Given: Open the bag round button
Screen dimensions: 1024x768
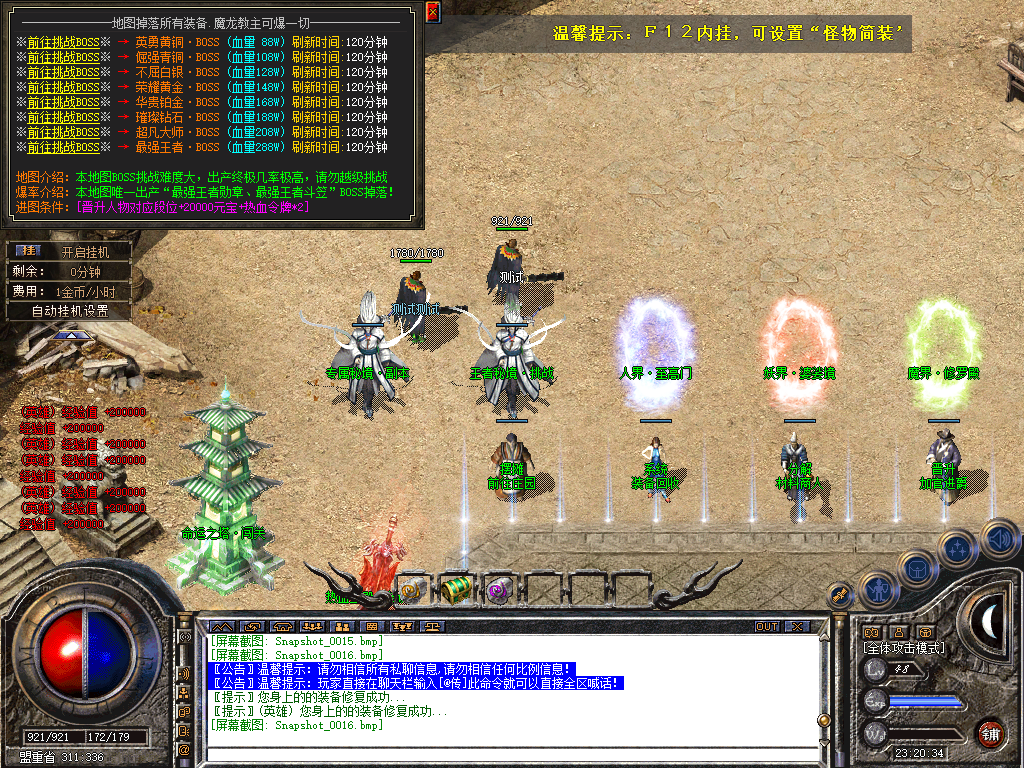Looking at the screenshot, I should coord(916,569).
